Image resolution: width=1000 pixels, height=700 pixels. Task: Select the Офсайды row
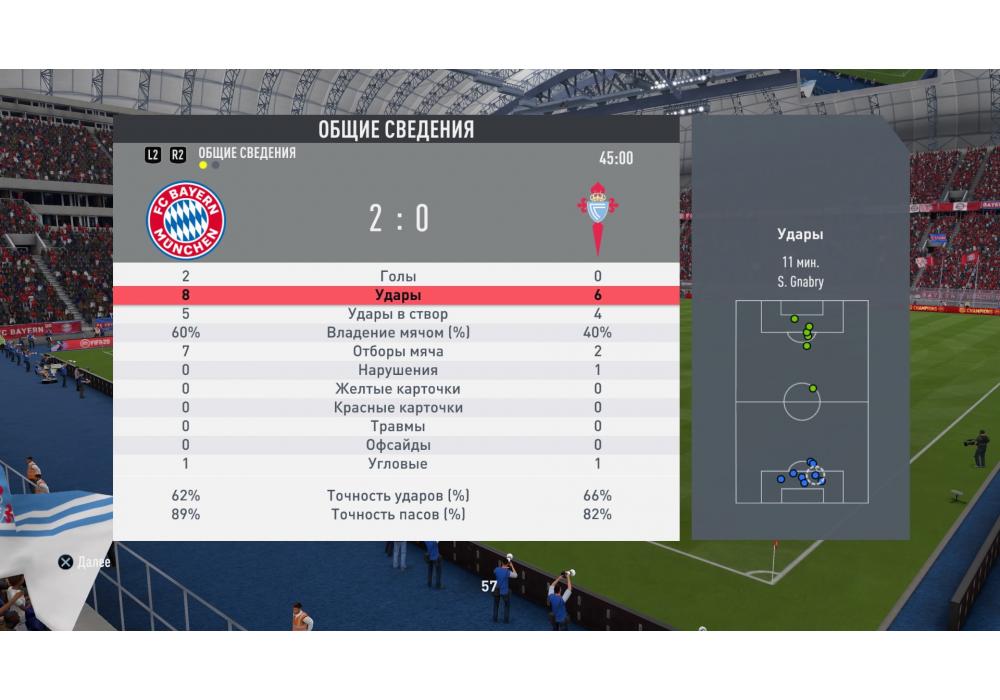398,445
